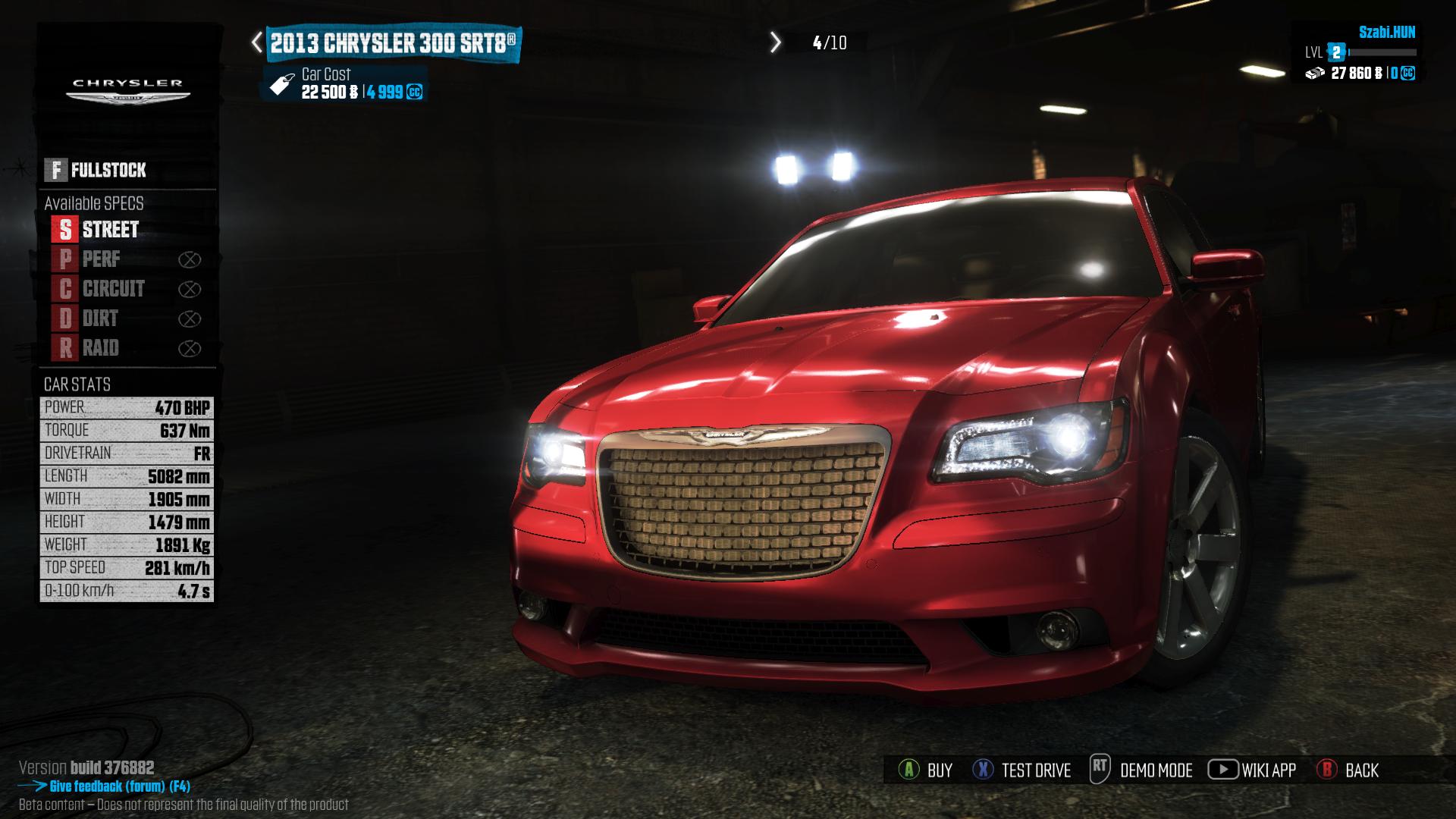Go to the previous car with left arrow
Image resolution: width=1456 pixels, height=819 pixels.
point(257,42)
